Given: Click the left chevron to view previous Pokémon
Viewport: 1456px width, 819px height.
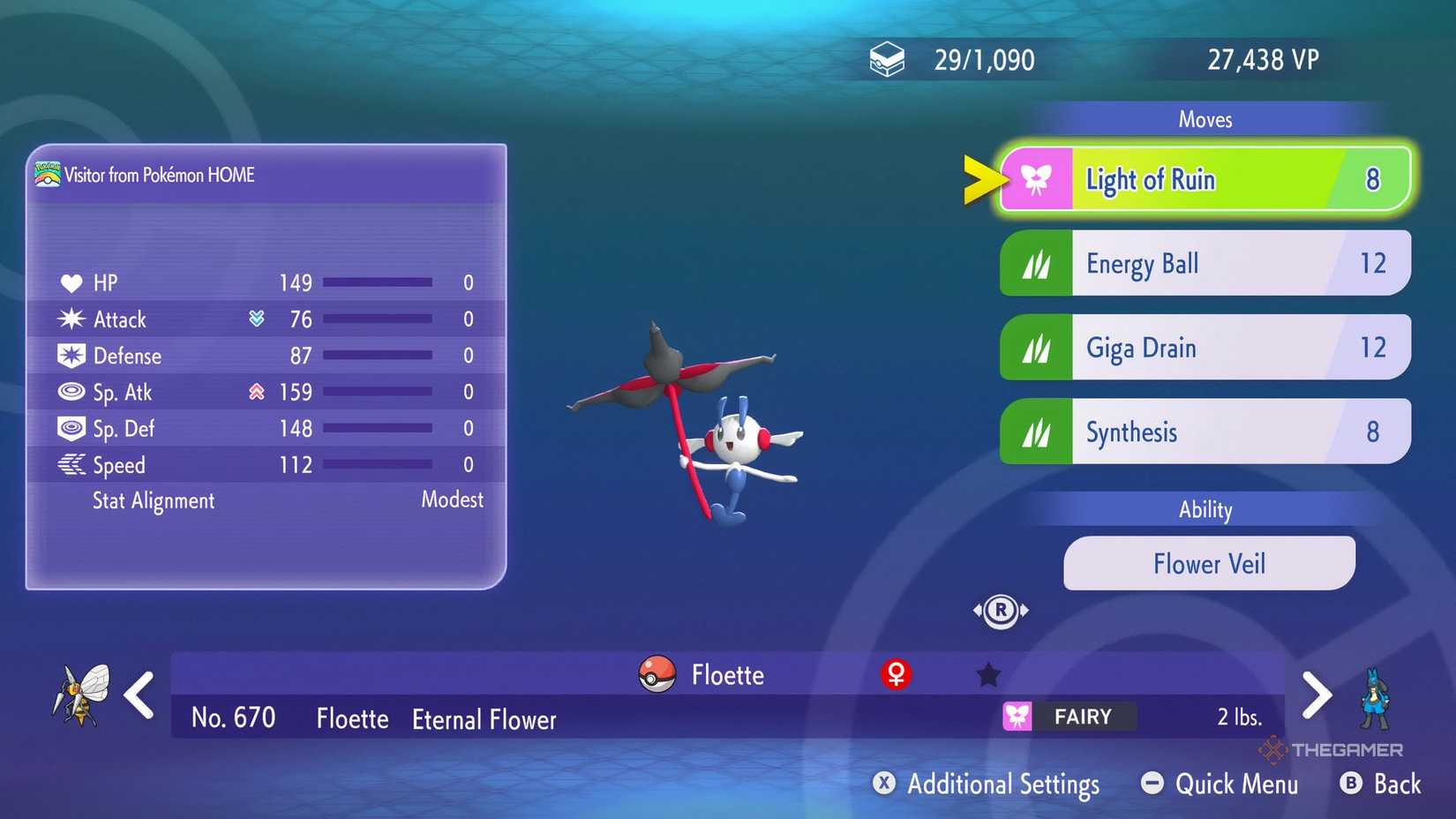Looking at the screenshot, I should (x=139, y=696).
